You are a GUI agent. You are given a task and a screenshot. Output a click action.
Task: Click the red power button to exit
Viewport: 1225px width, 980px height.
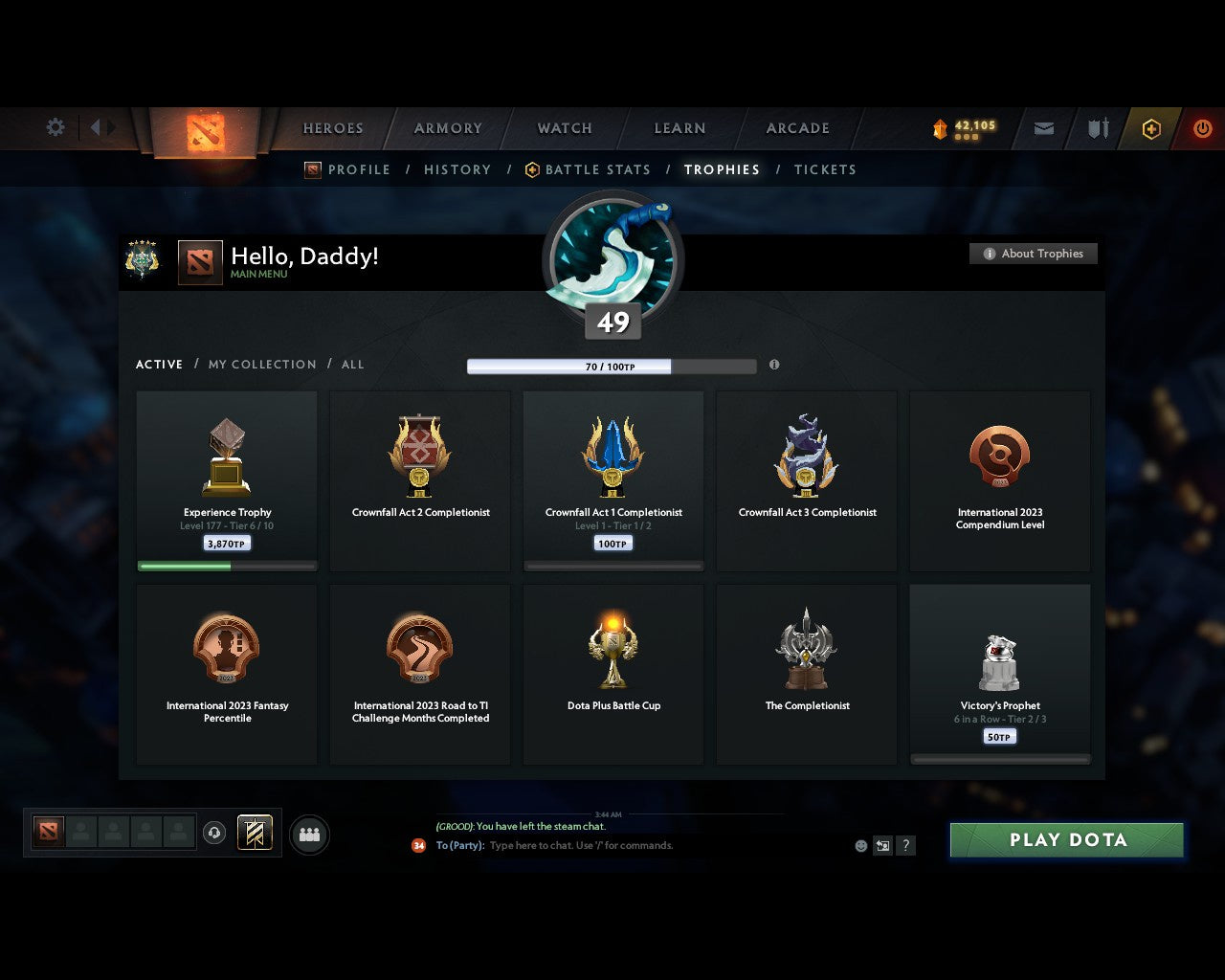tap(1203, 128)
